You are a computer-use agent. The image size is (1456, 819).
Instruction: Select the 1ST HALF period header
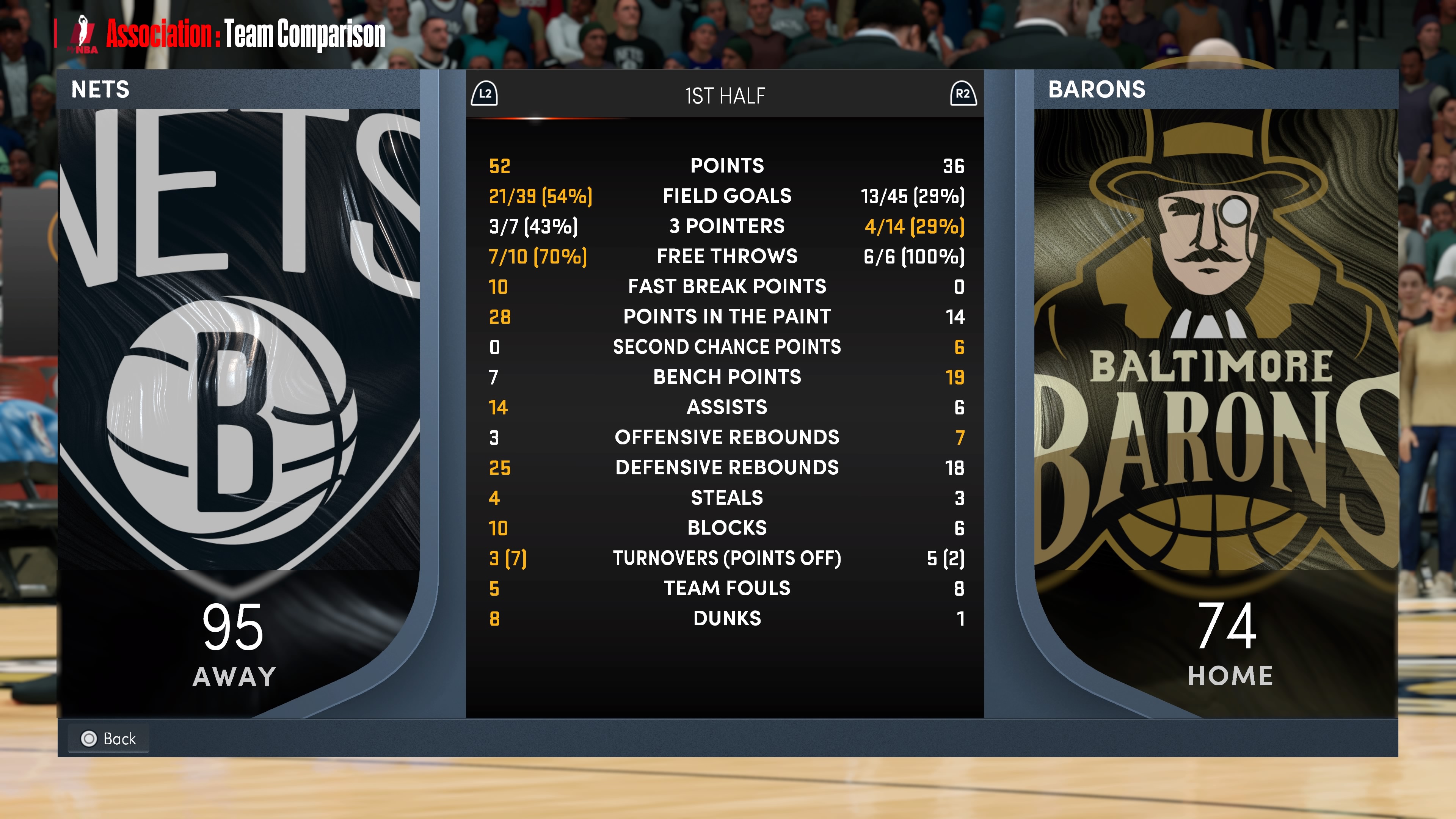point(725,96)
